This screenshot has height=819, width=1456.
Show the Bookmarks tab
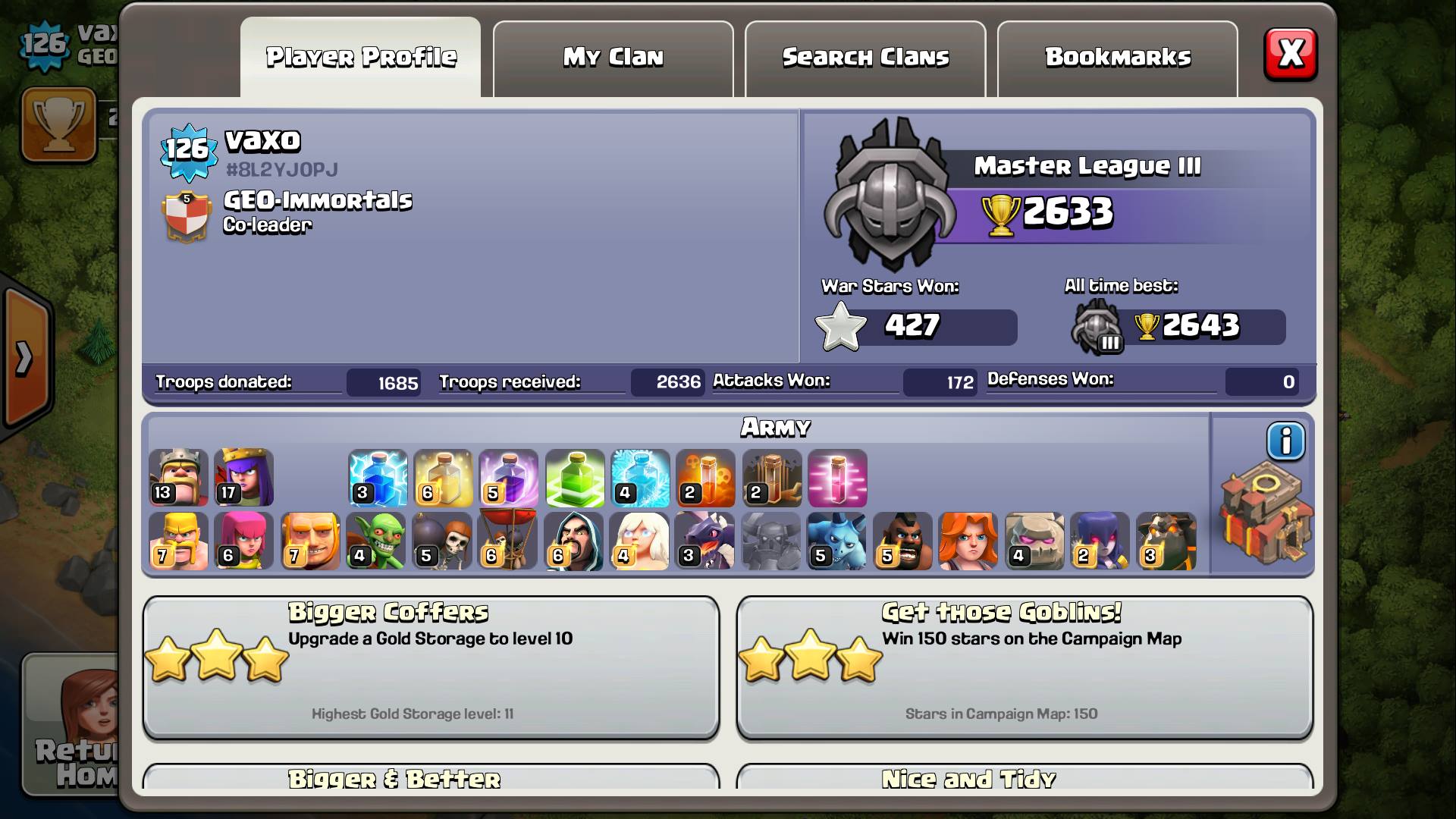[x=1117, y=58]
